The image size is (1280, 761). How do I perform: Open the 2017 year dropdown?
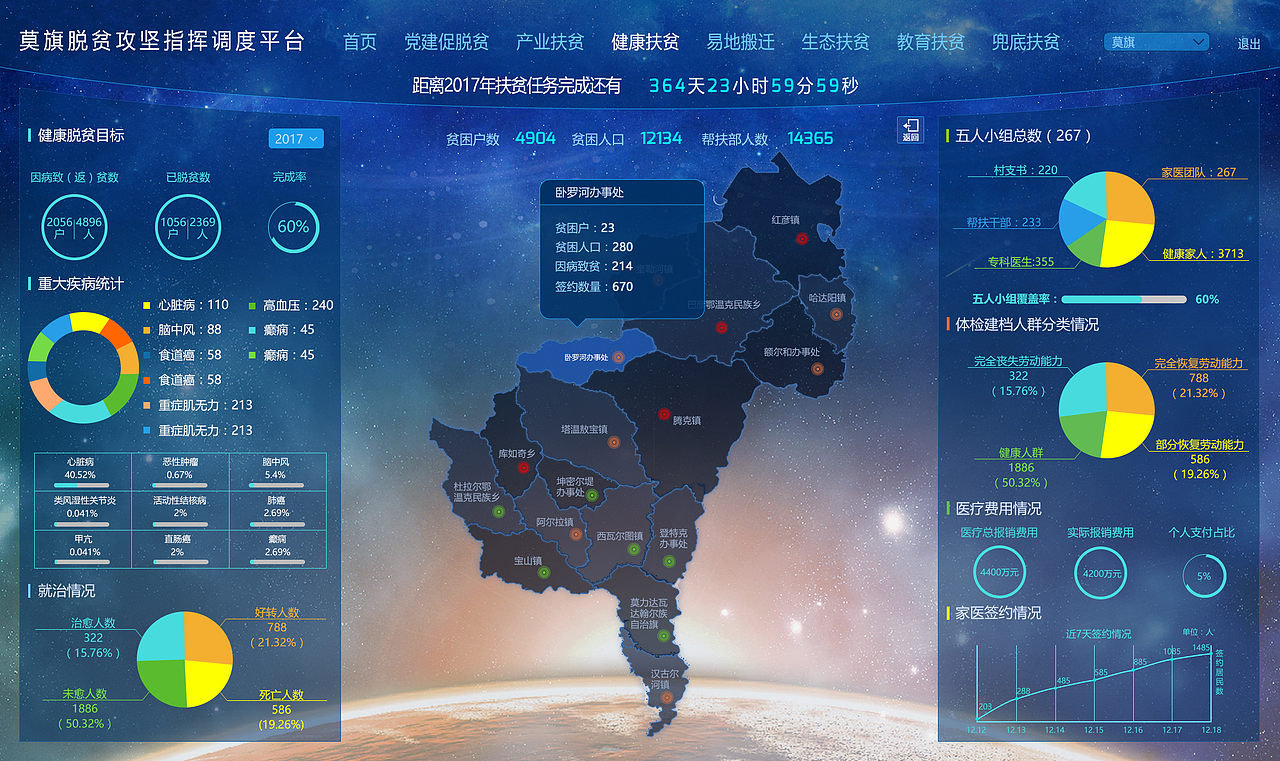(295, 139)
